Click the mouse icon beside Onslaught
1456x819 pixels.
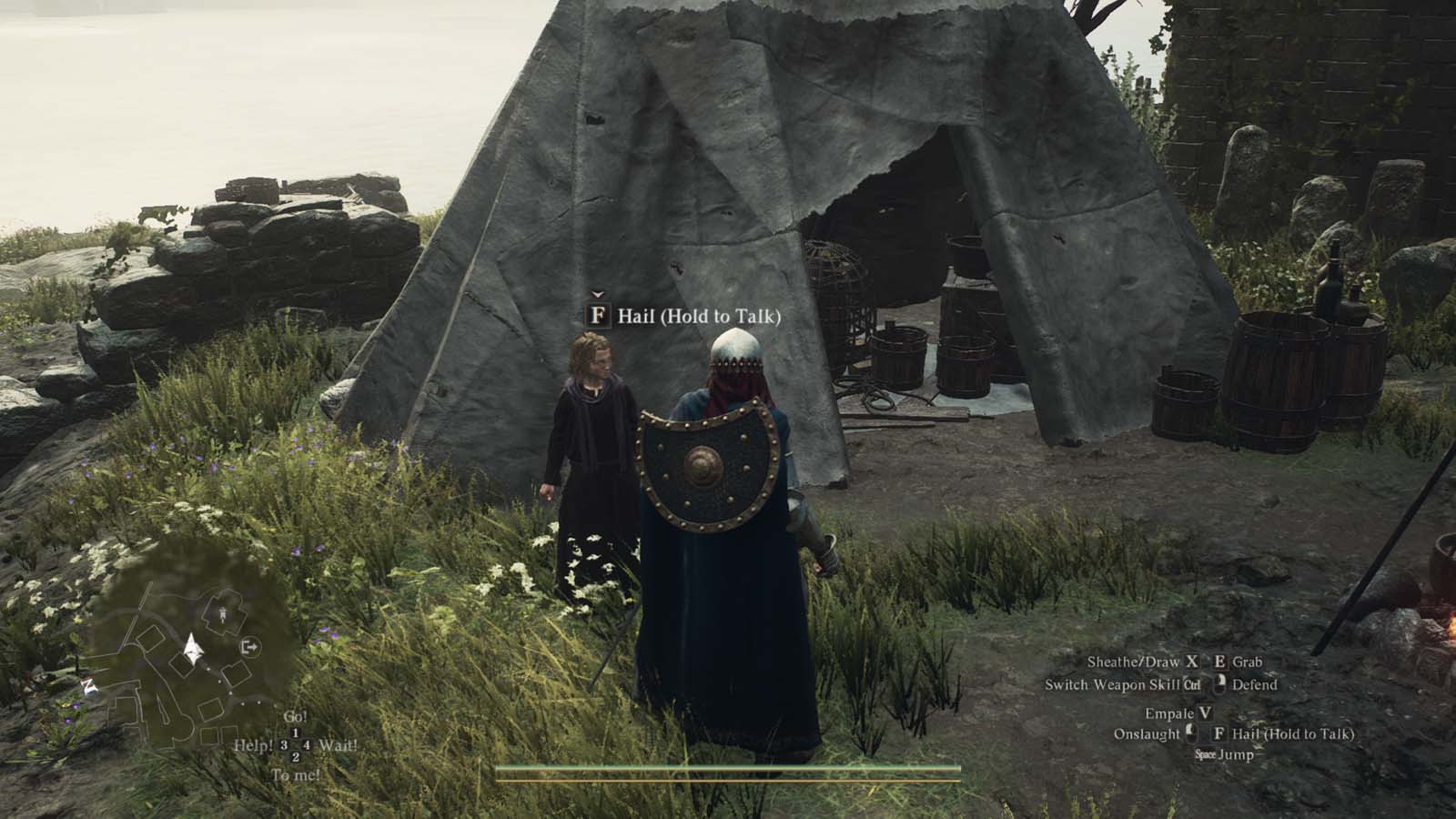point(1191,734)
